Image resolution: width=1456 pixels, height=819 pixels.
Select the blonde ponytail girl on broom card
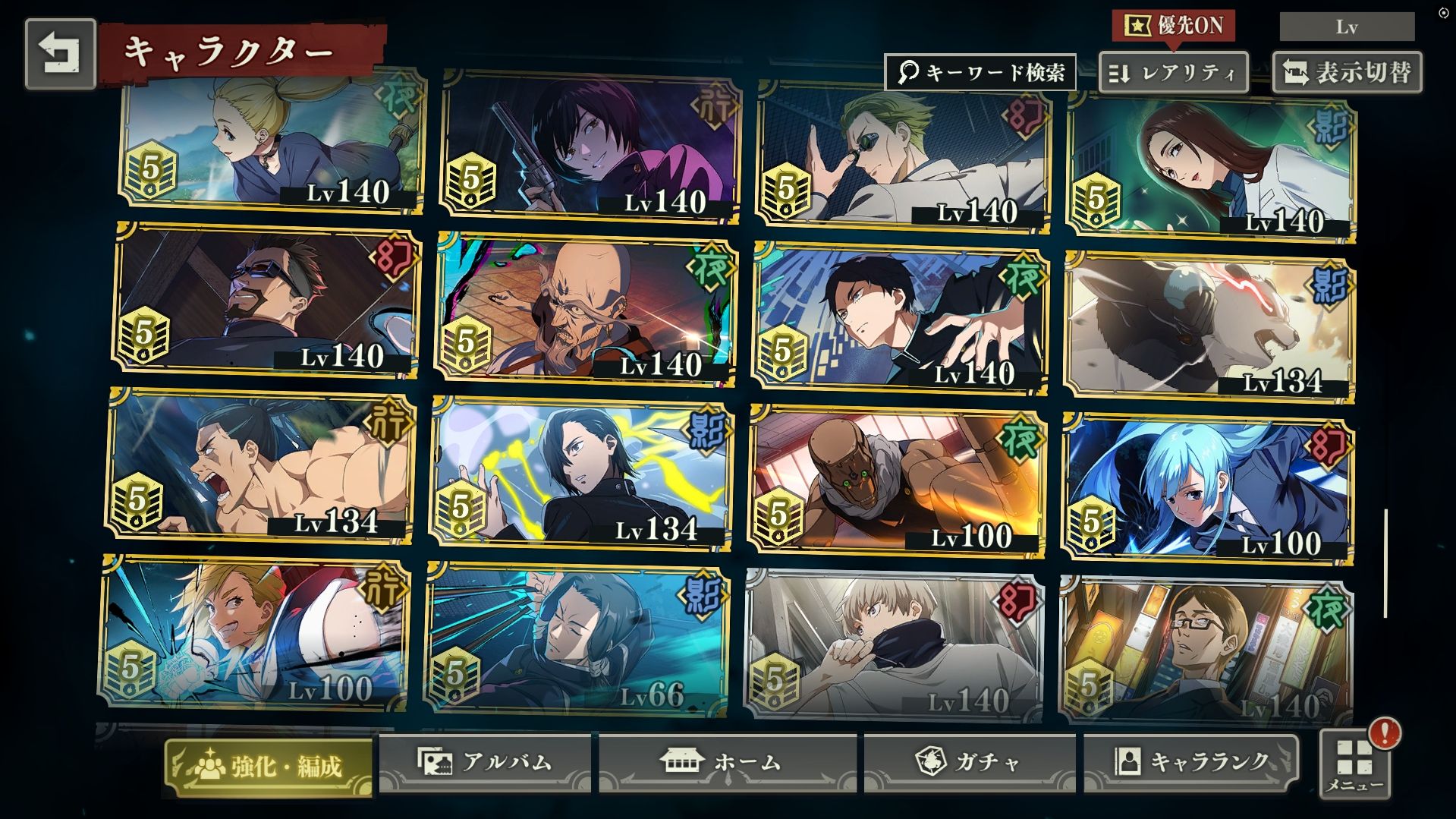[273, 144]
